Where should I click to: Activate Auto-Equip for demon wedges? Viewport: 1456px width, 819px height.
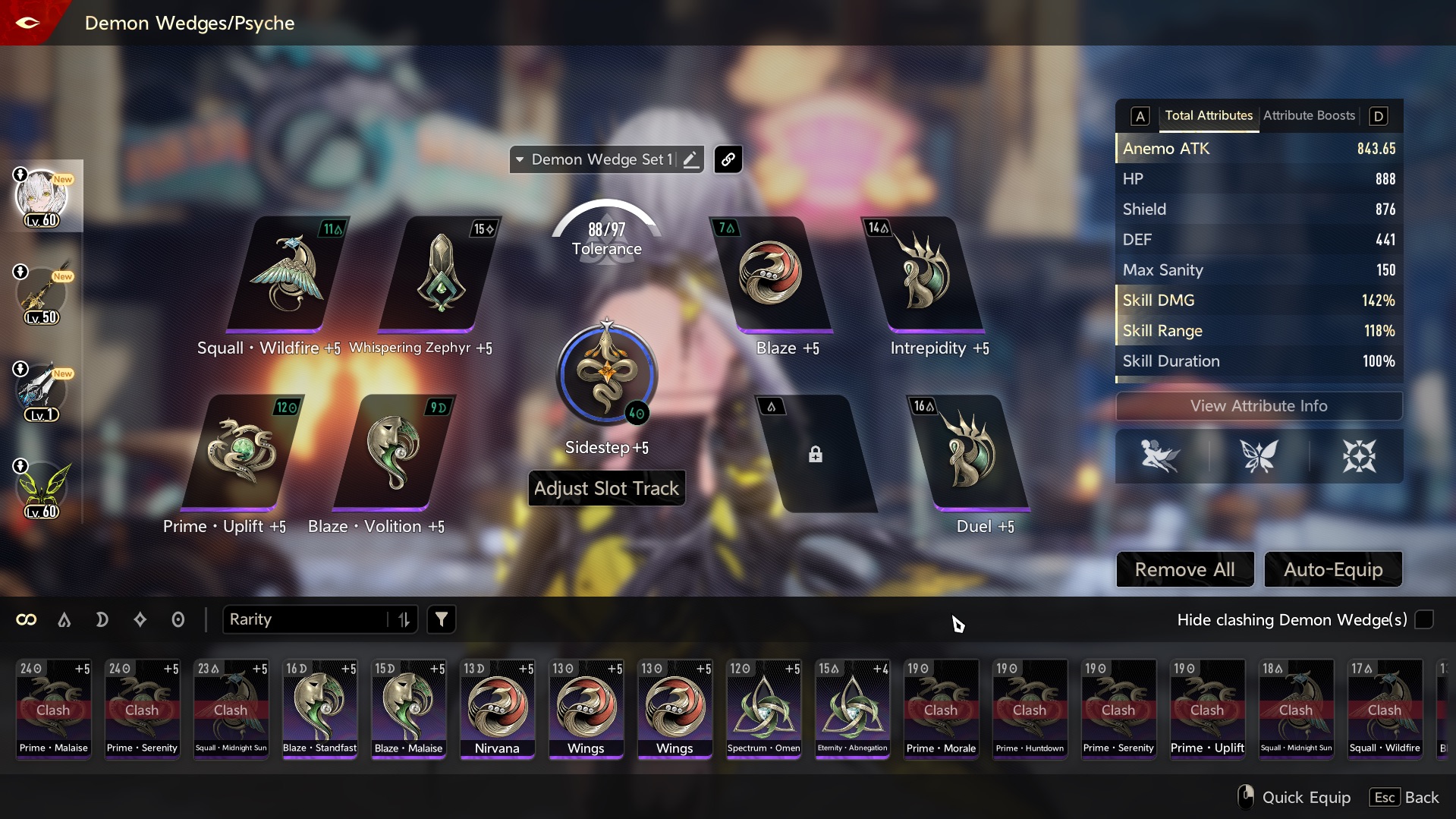[1332, 569]
